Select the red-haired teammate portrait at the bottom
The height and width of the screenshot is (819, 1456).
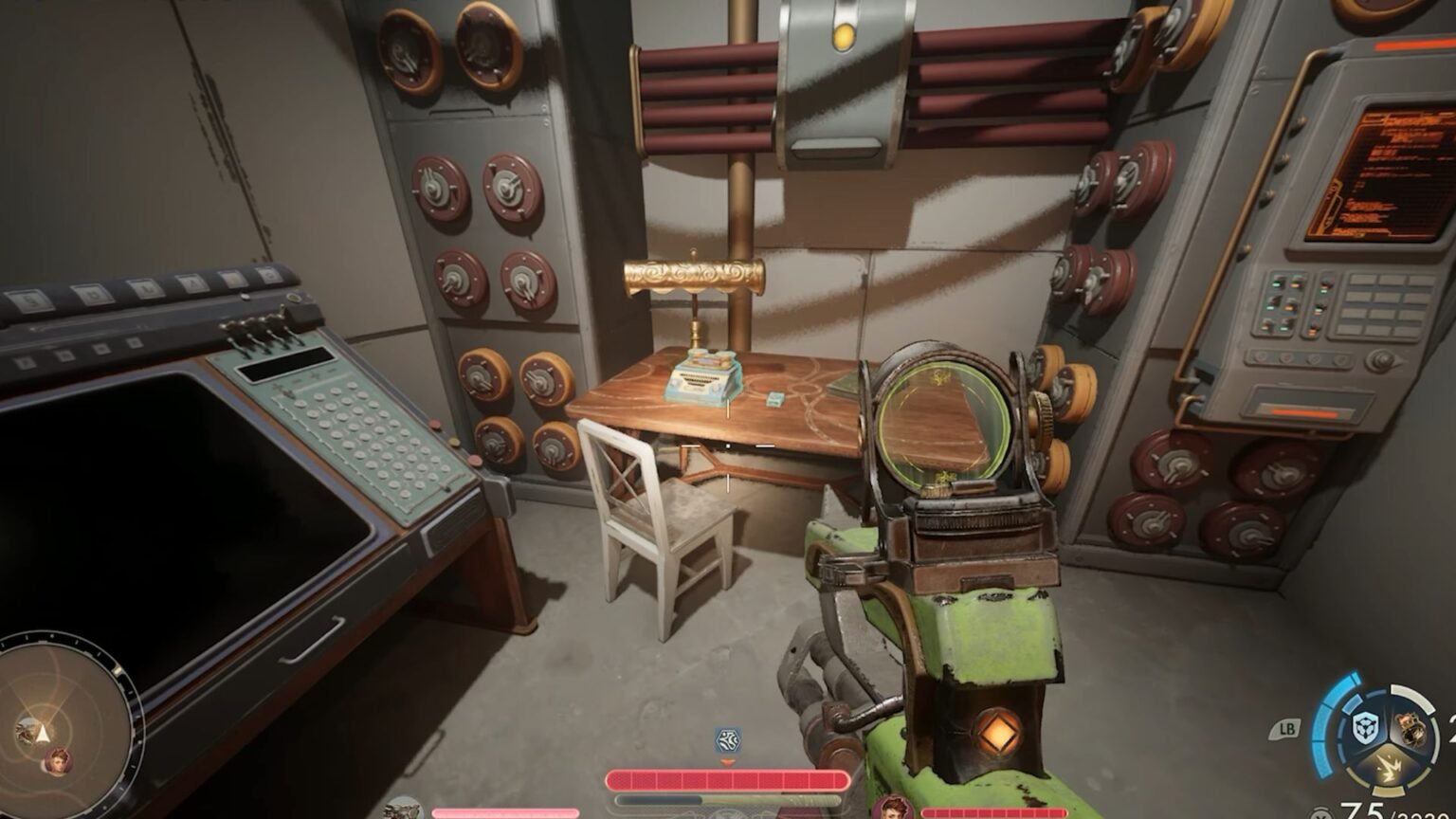coord(892,809)
